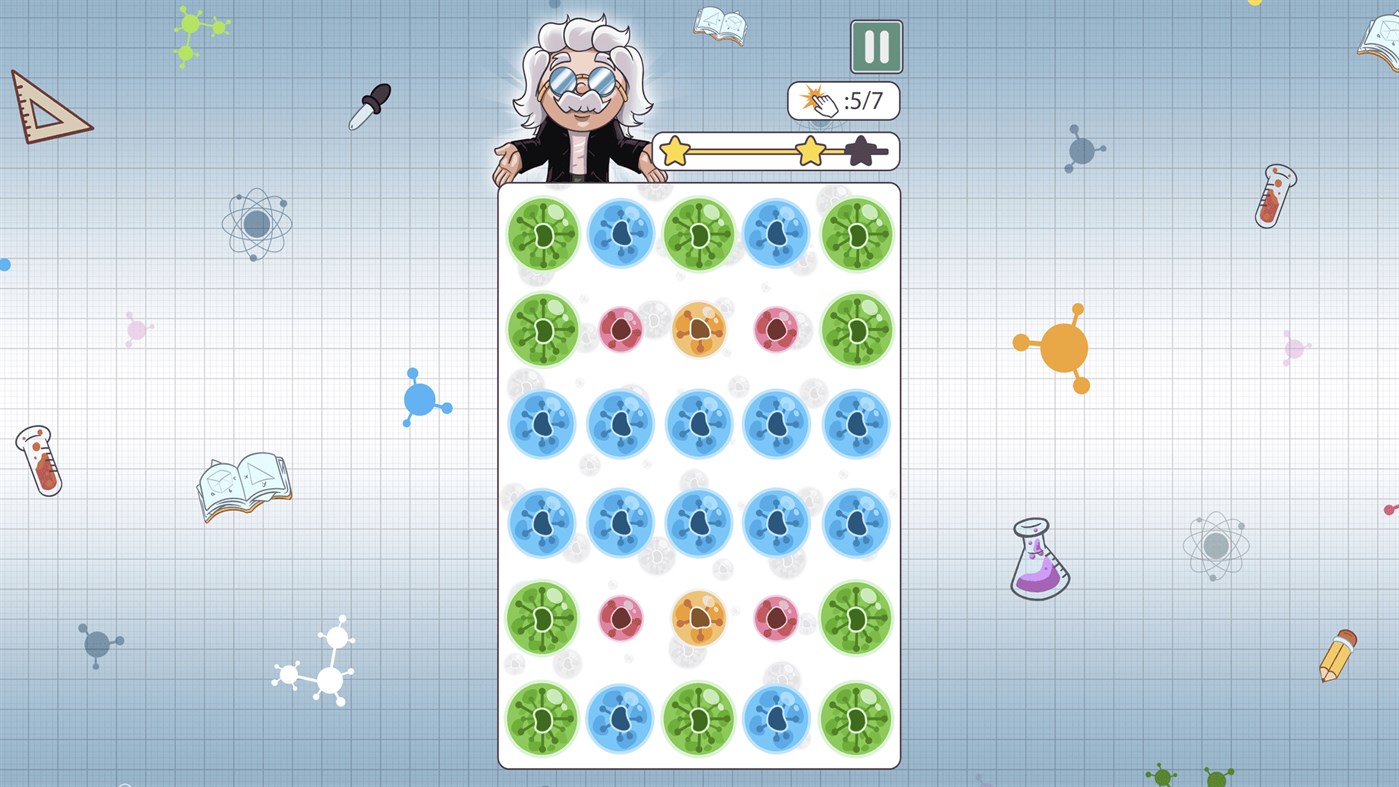Pop the red molecule next to the orange one
Viewport: 1399px width, 787px height.
point(620,328)
